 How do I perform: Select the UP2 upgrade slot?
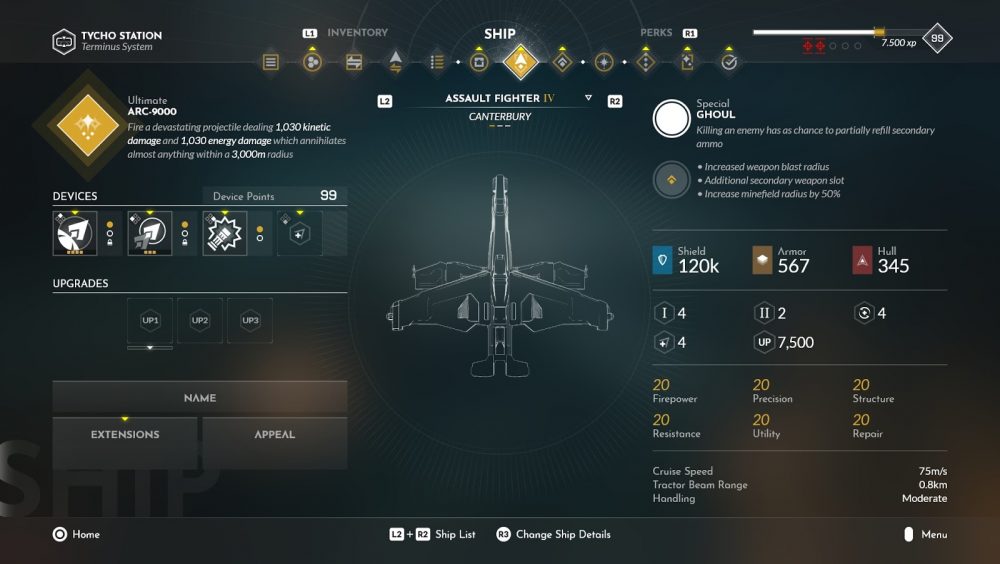pyautogui.click(x=200, y=320)
